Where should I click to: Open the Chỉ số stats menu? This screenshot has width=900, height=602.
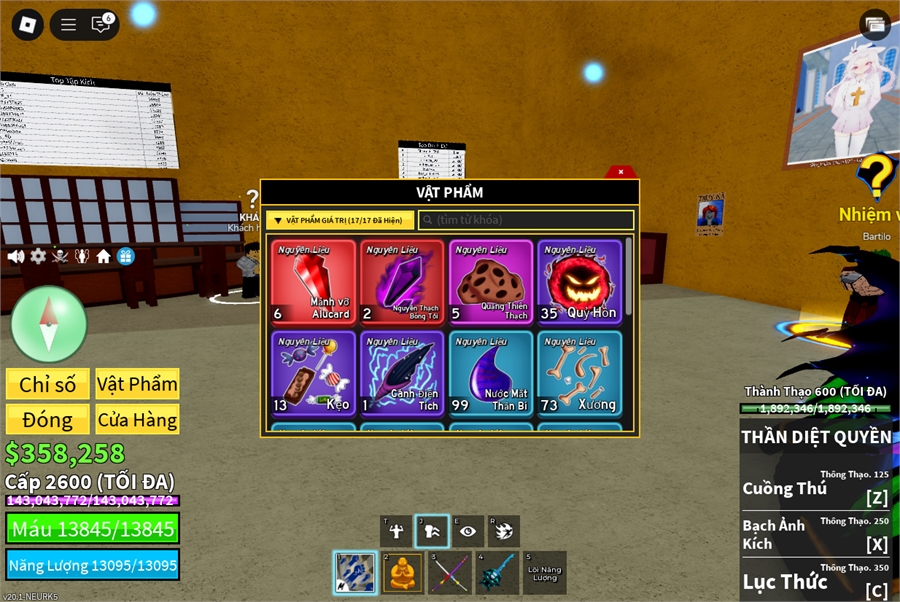(x=48, y=385)
